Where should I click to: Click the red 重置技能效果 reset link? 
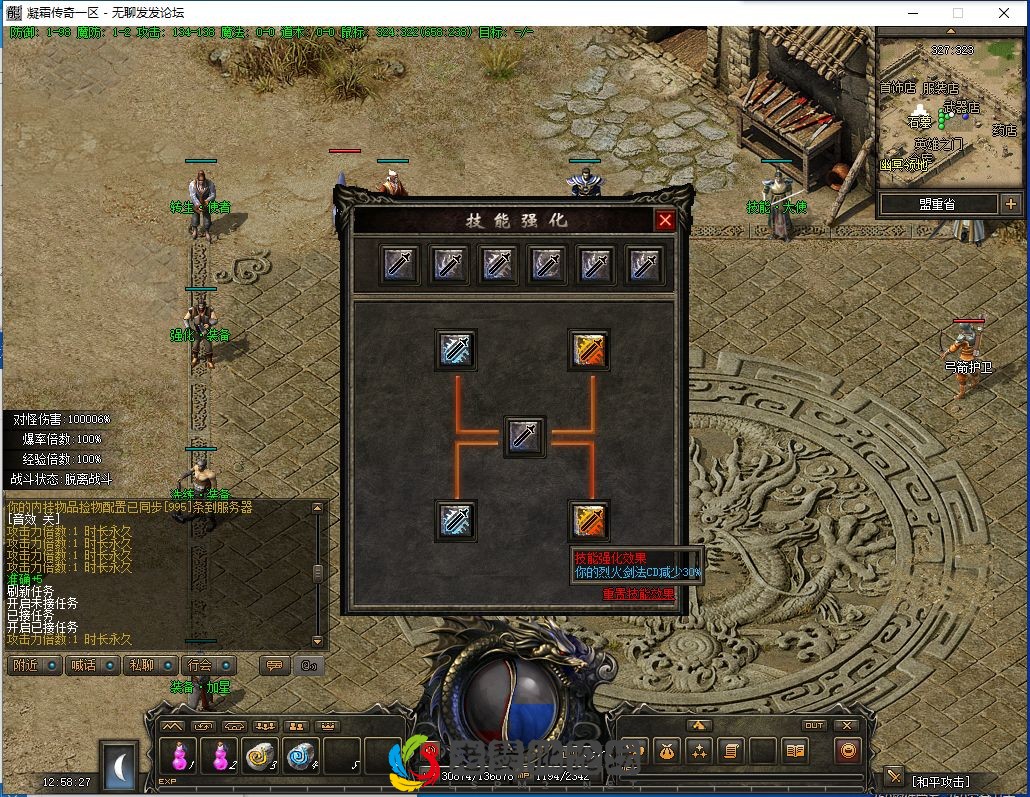pos(638,594)
